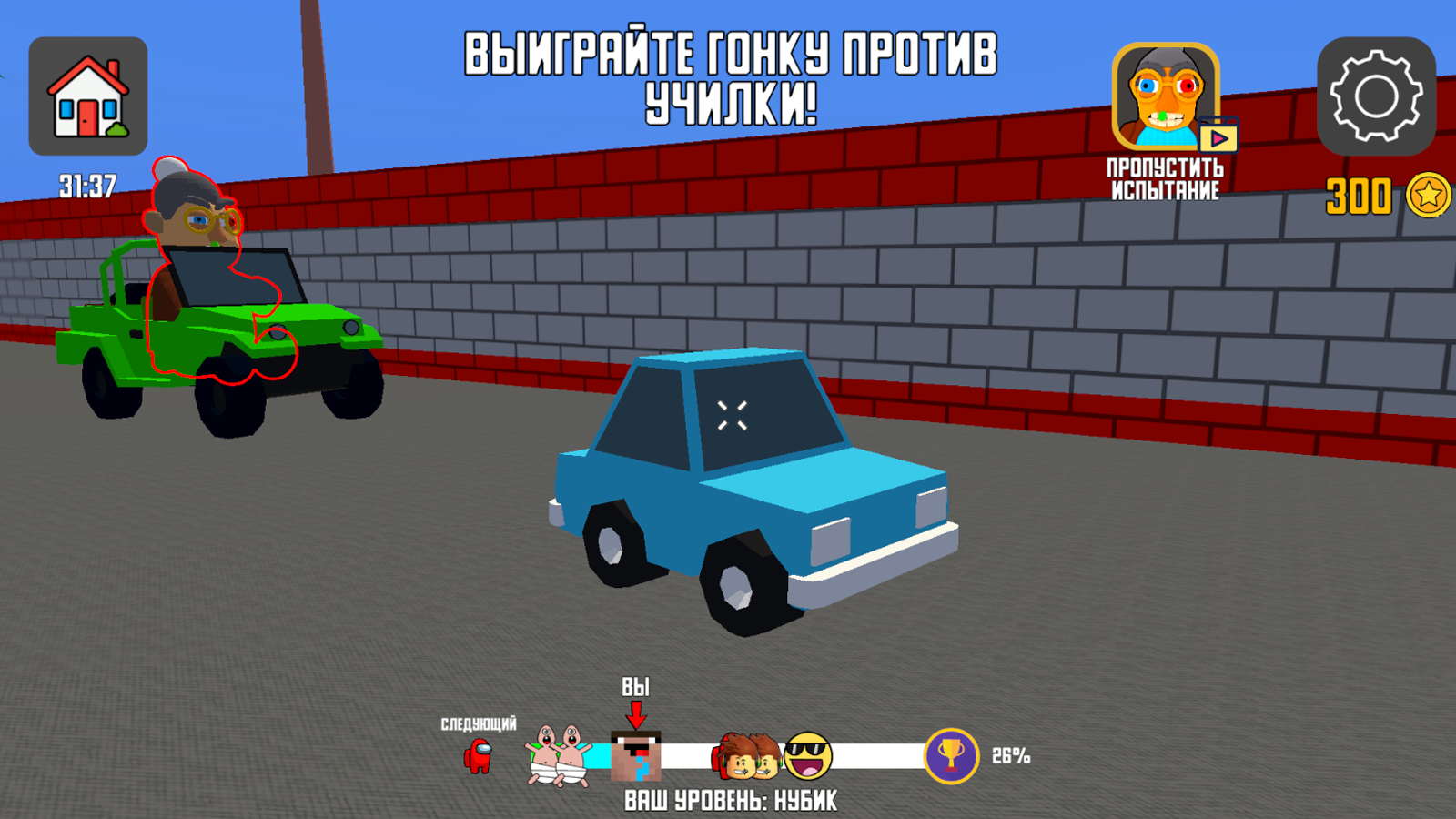Tap the cool sunglasses emoji on the level bar
1456x819 pixels.
808,753
